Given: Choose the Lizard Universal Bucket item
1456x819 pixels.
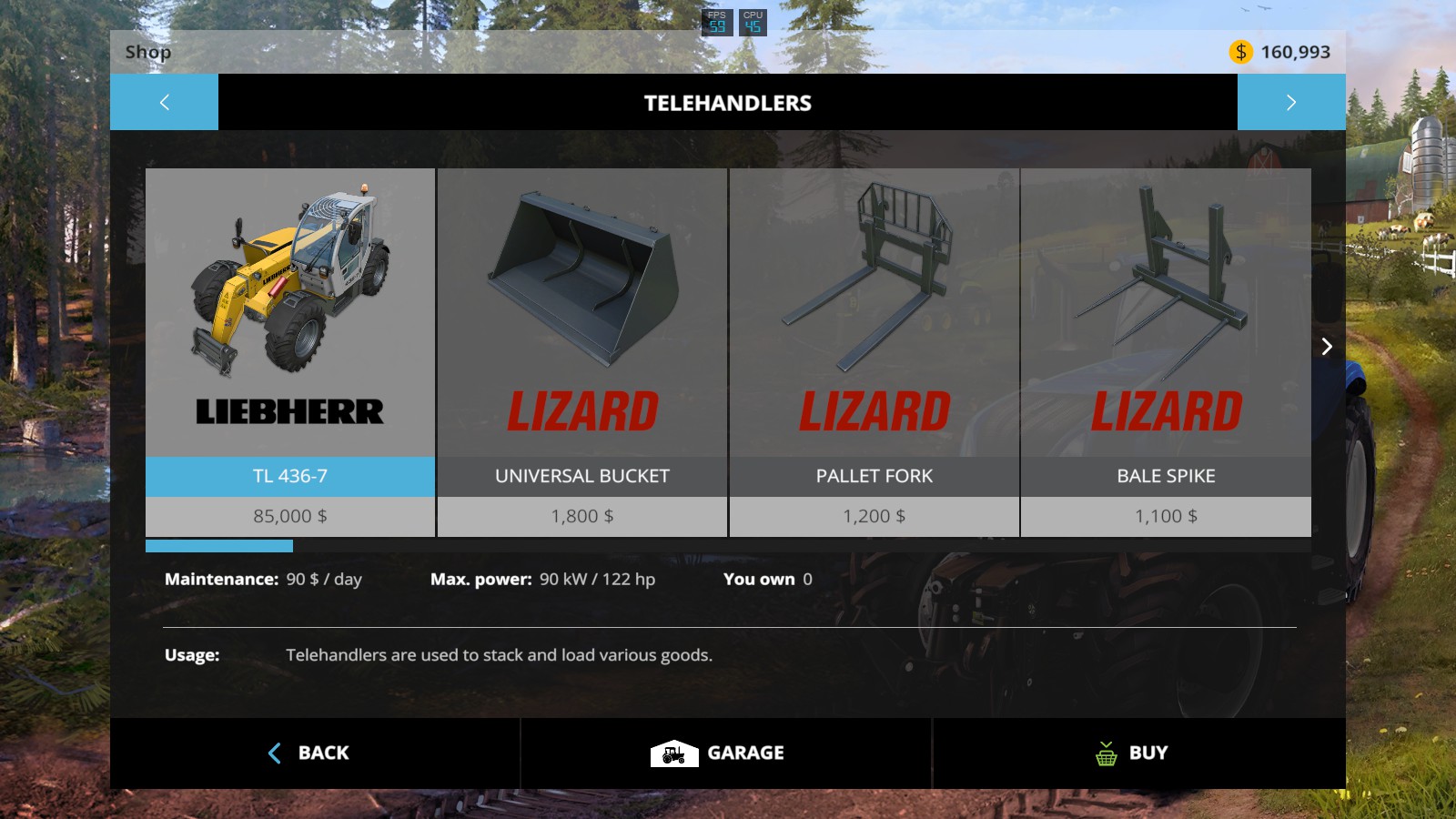Looking at the screenshot, I should pyautogui.click(x=582, y=352).
